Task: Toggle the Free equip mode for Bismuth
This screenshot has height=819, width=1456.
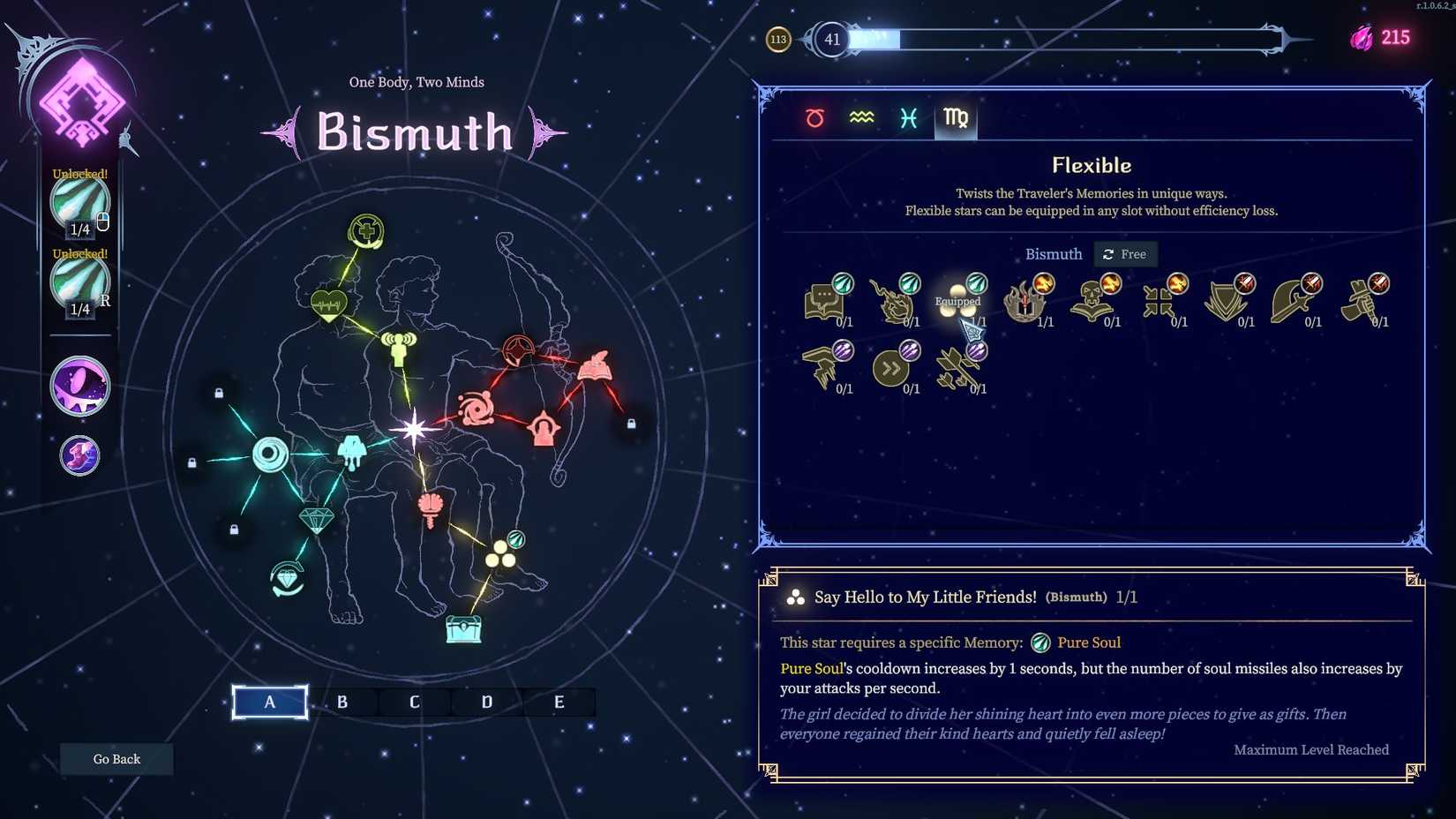Action: [x=1125, y=254]
